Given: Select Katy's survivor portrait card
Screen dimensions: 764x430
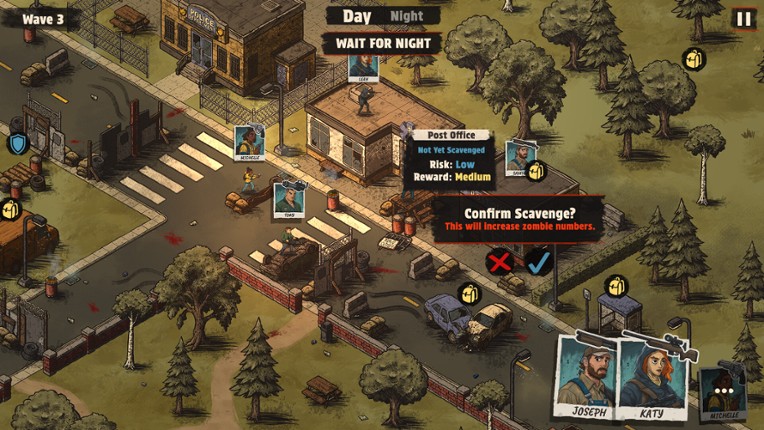Looking at the screenshot, I should coord(654,380).
